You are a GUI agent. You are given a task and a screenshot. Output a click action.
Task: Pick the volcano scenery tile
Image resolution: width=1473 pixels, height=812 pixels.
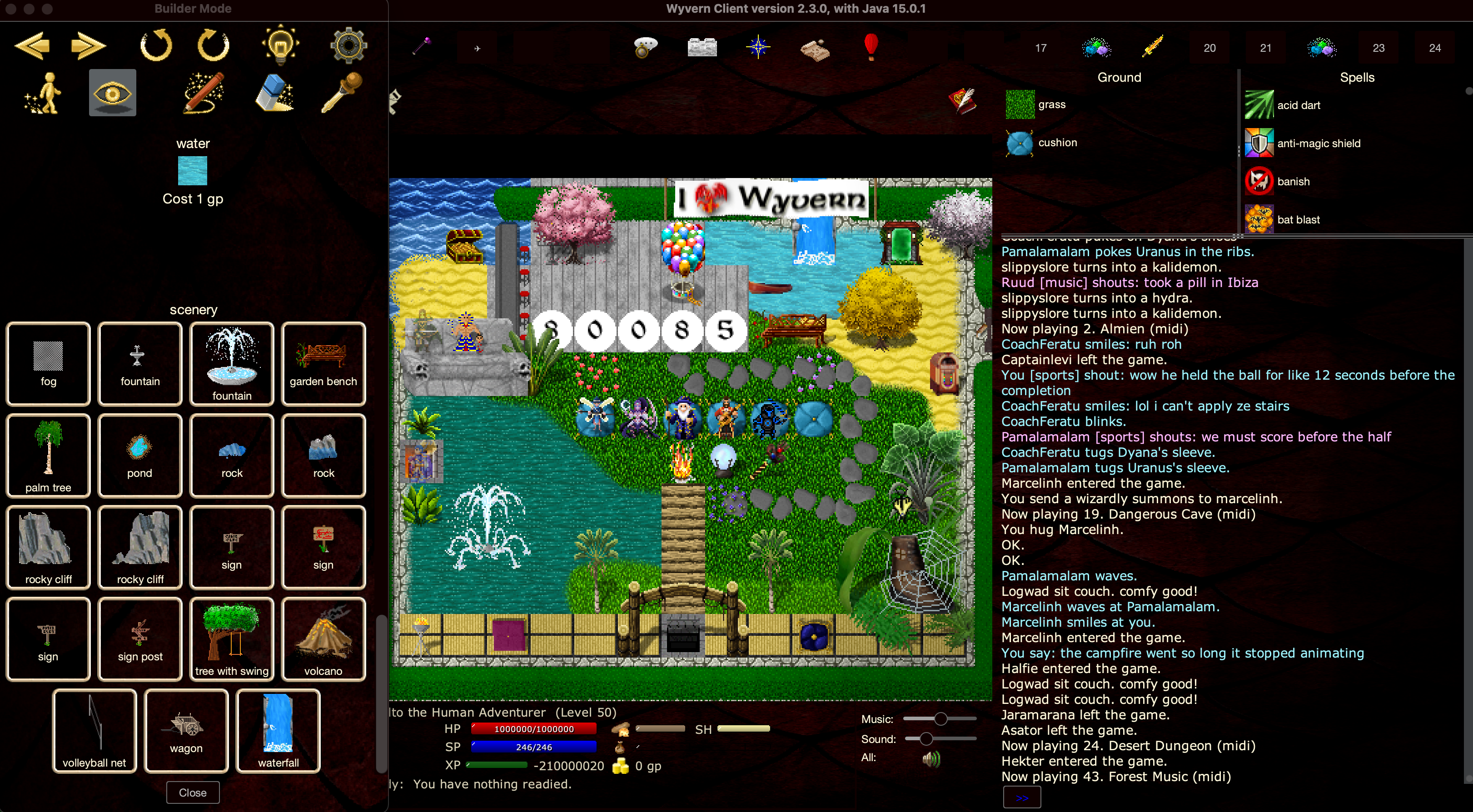[x=323, y=639]
